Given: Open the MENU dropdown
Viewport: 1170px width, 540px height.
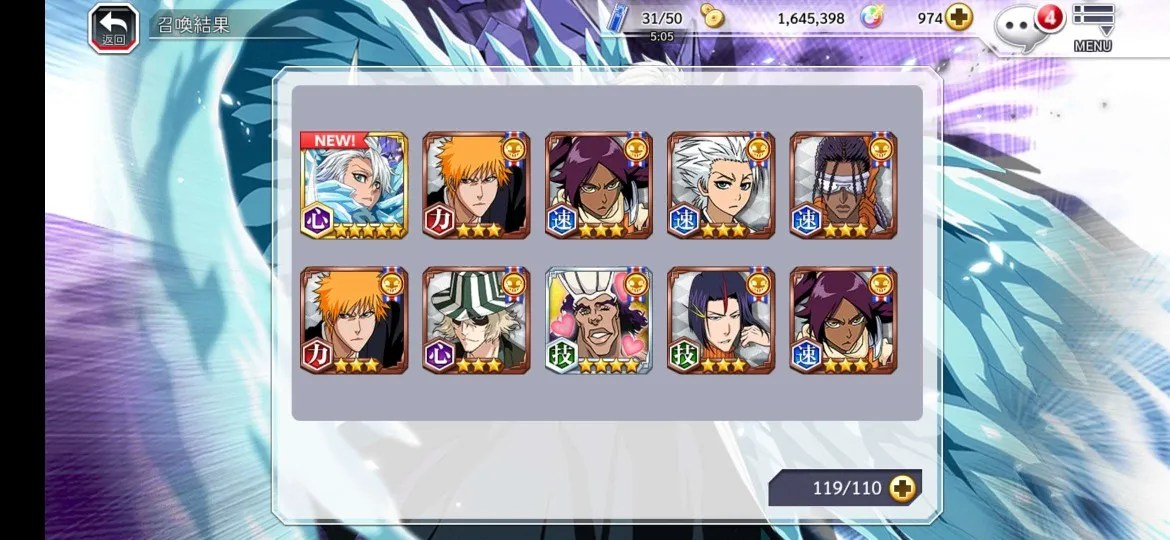Looking at the screenshot, I should 1093,26.
